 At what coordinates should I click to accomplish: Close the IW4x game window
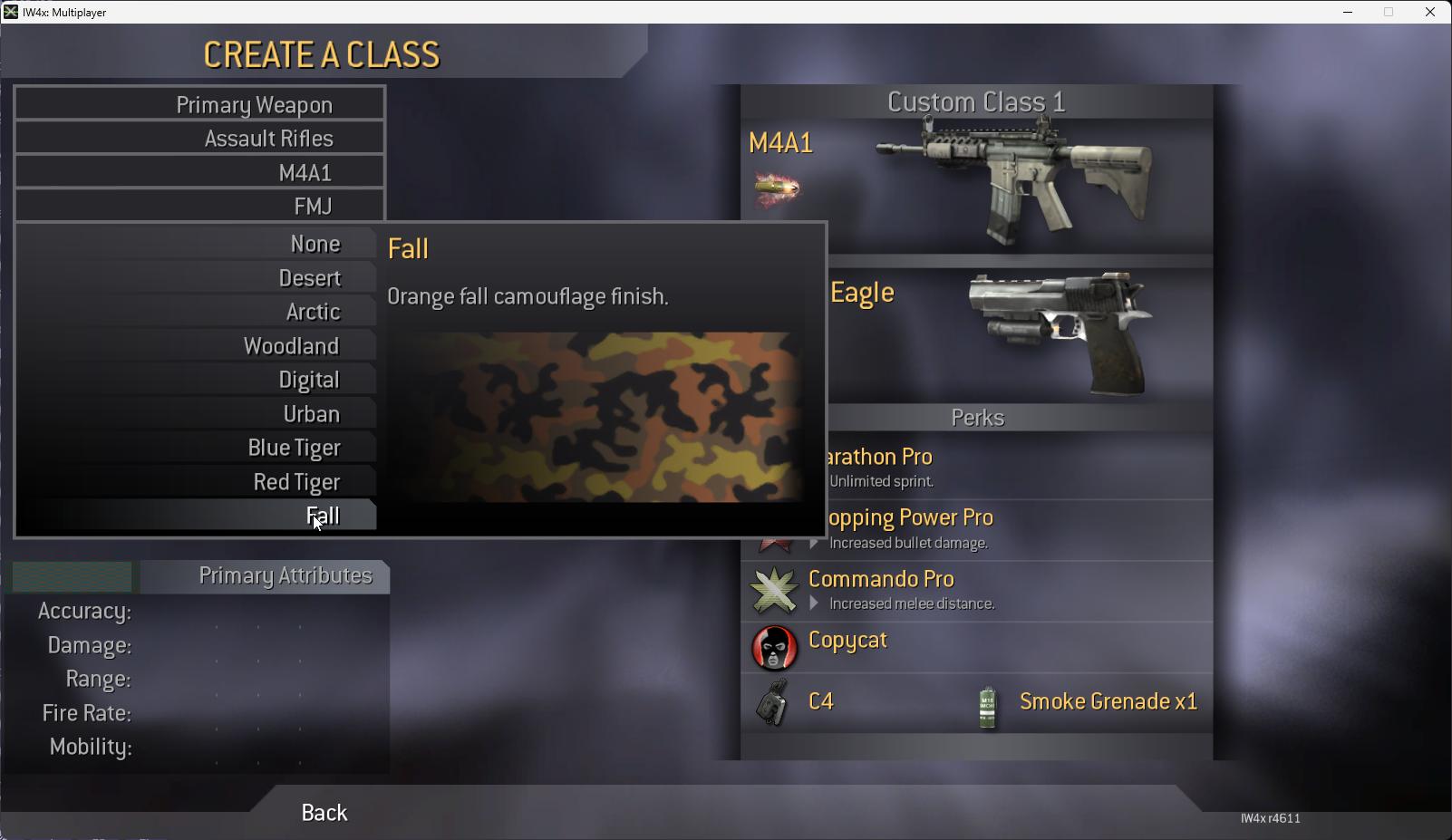(1430, 12)
